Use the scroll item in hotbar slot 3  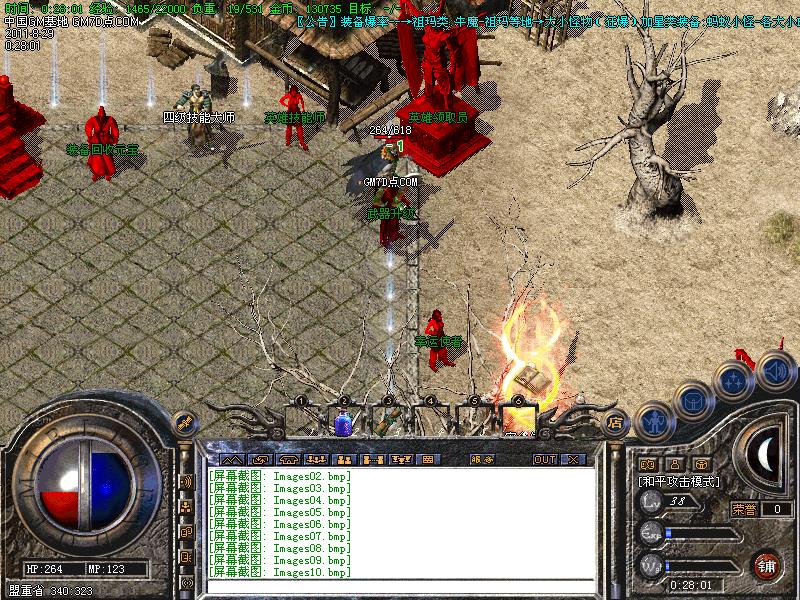tap(387, 423)
